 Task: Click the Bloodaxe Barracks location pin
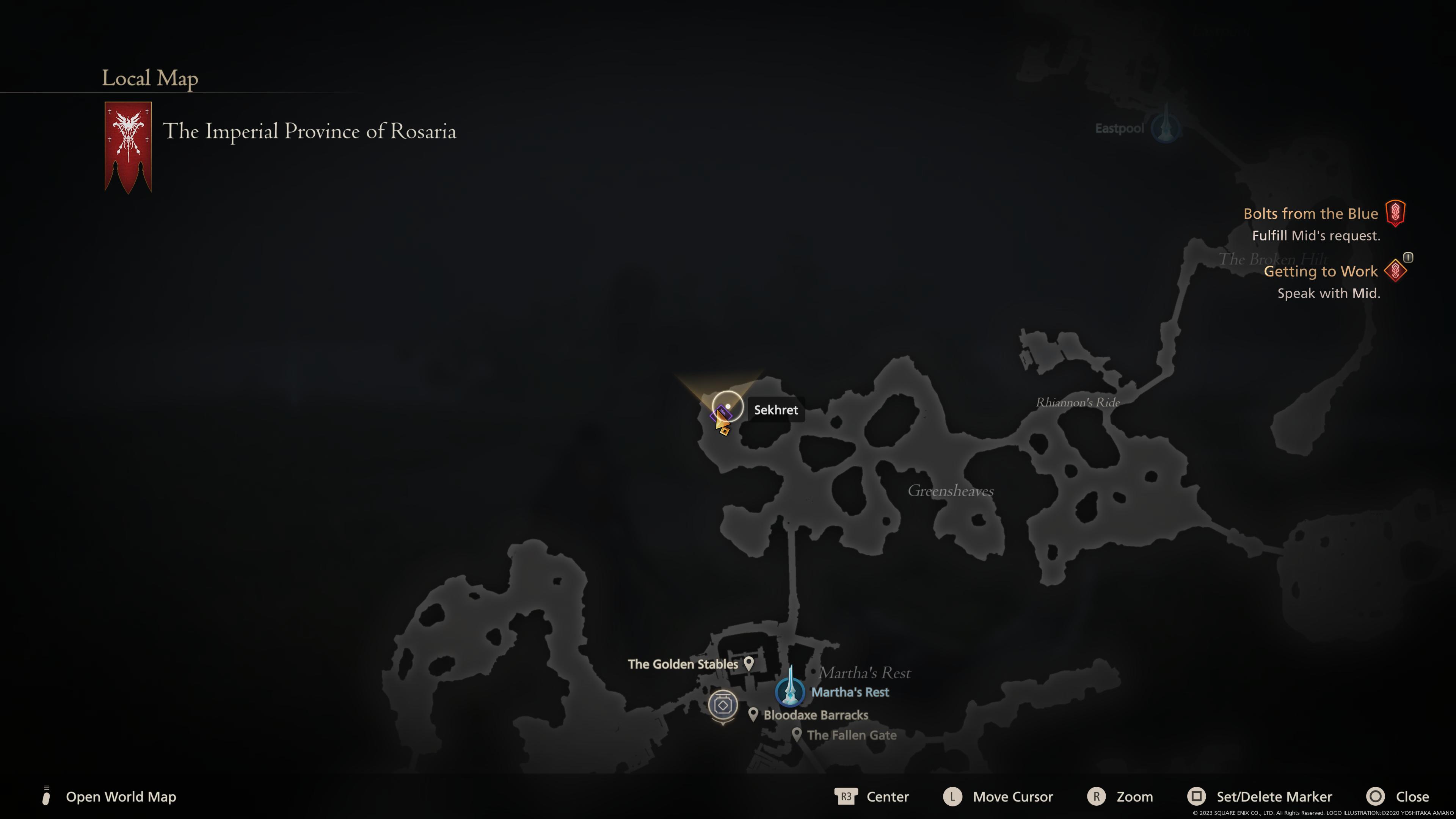[753, 714]
